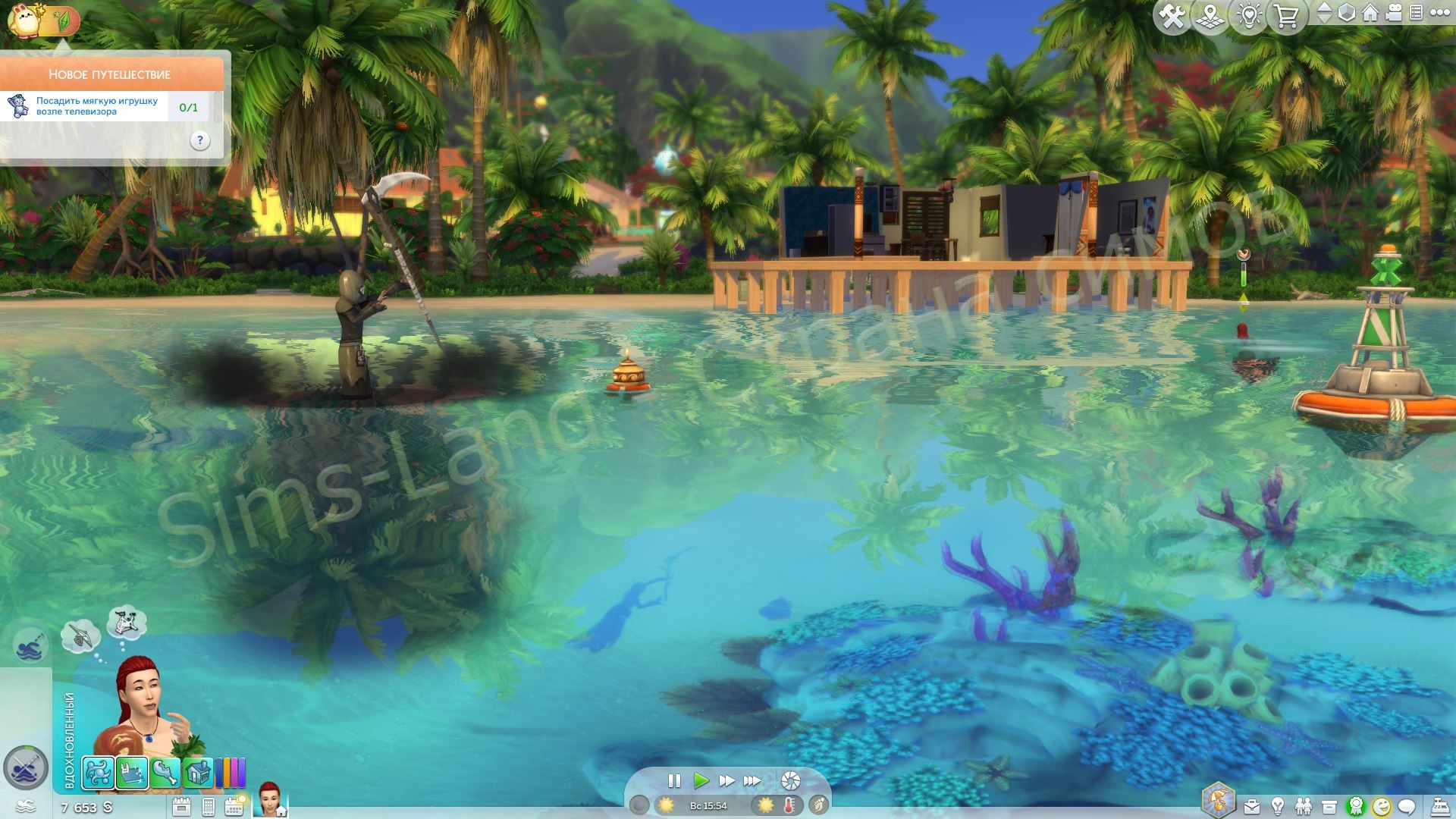
Task: Open camera controls with video camera icon
Action: (1394, 13)
